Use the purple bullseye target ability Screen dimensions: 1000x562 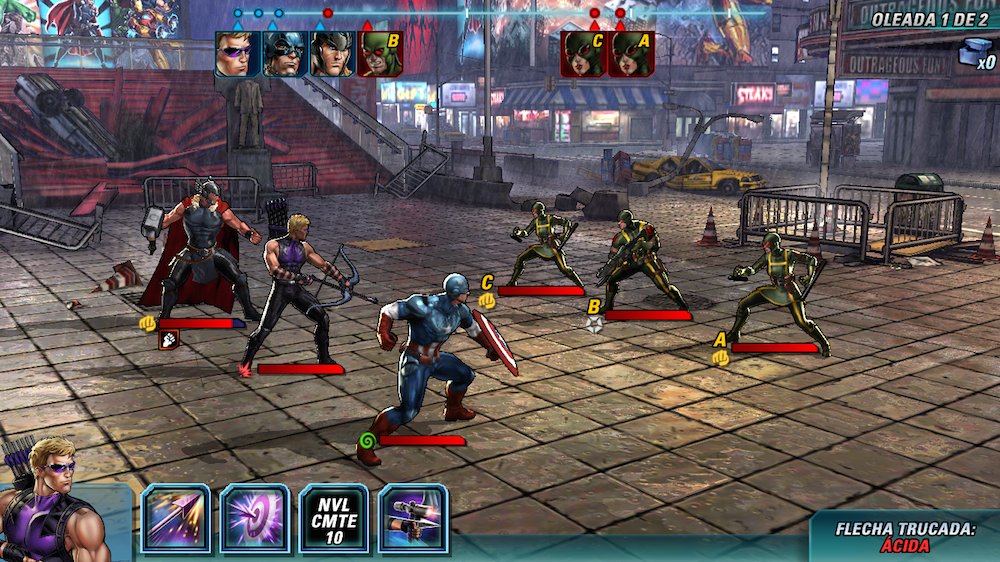tap(255, 518)
